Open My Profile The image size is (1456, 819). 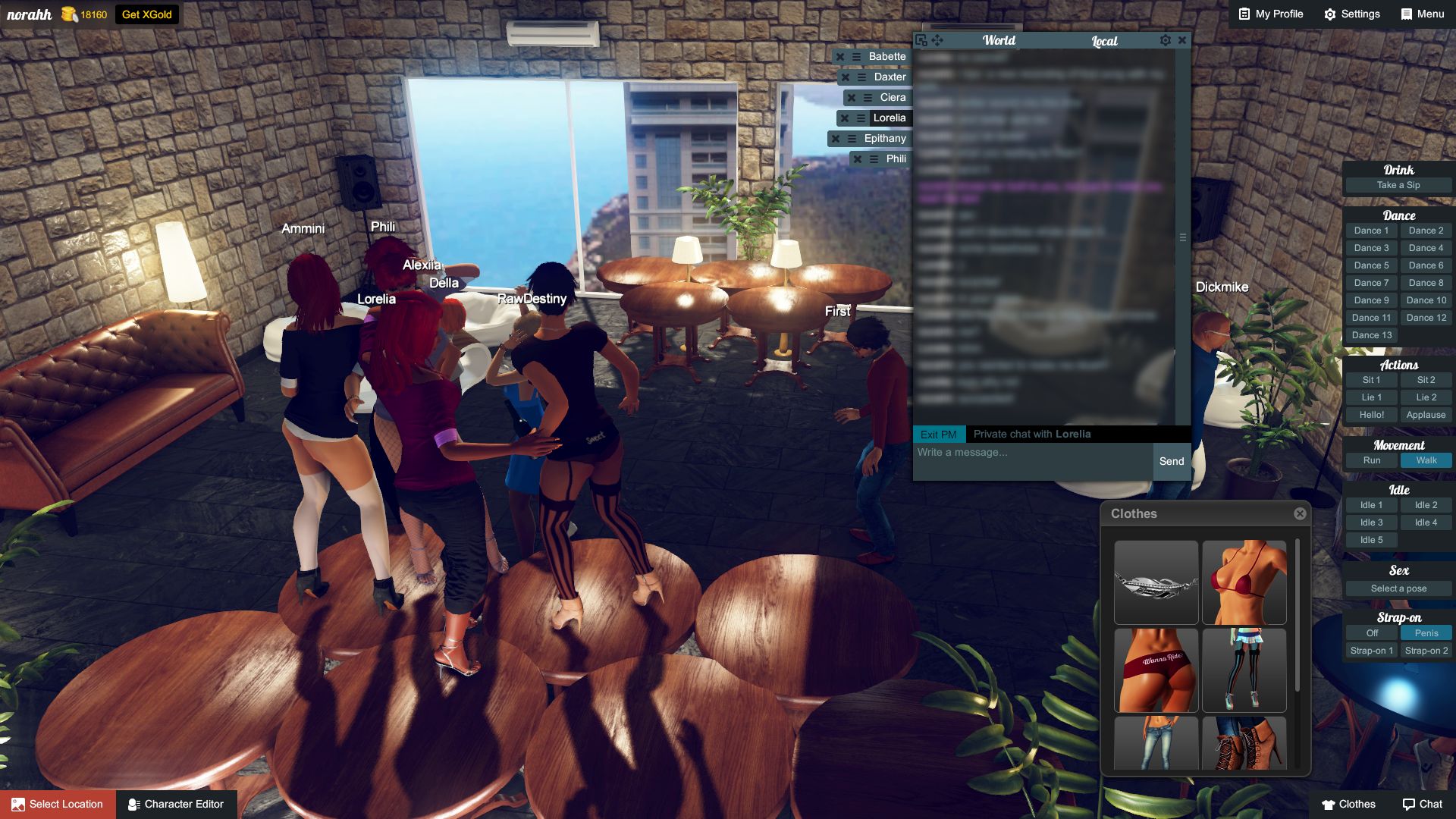pos(1271,14)
